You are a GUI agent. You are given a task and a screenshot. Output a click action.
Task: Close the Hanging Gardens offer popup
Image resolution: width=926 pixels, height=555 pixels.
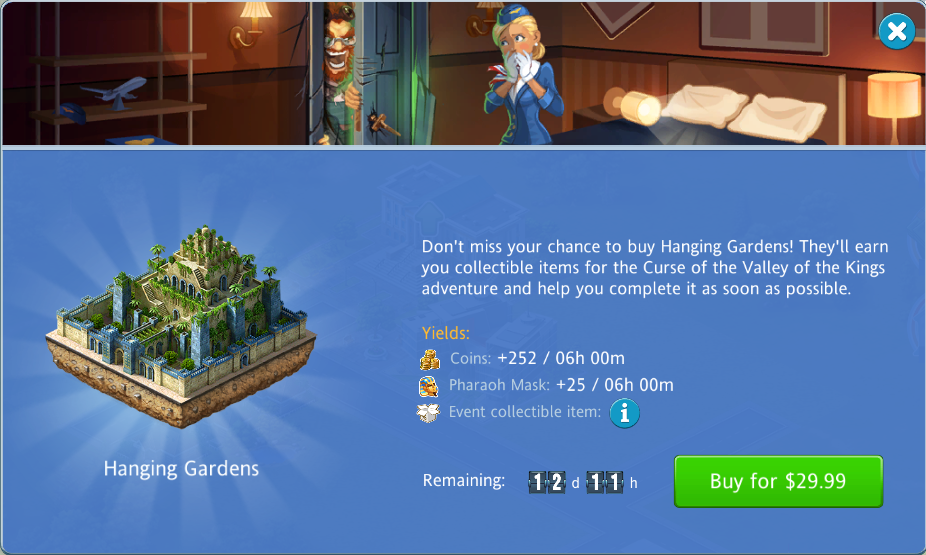896,32
